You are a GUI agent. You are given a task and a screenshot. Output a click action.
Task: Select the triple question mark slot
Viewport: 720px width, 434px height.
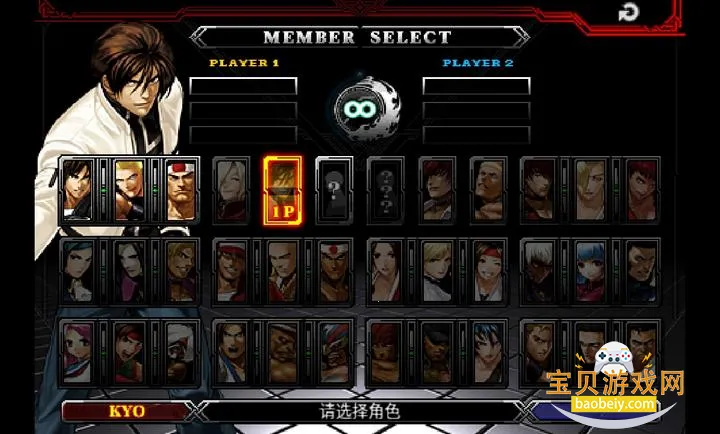(386, 189)
